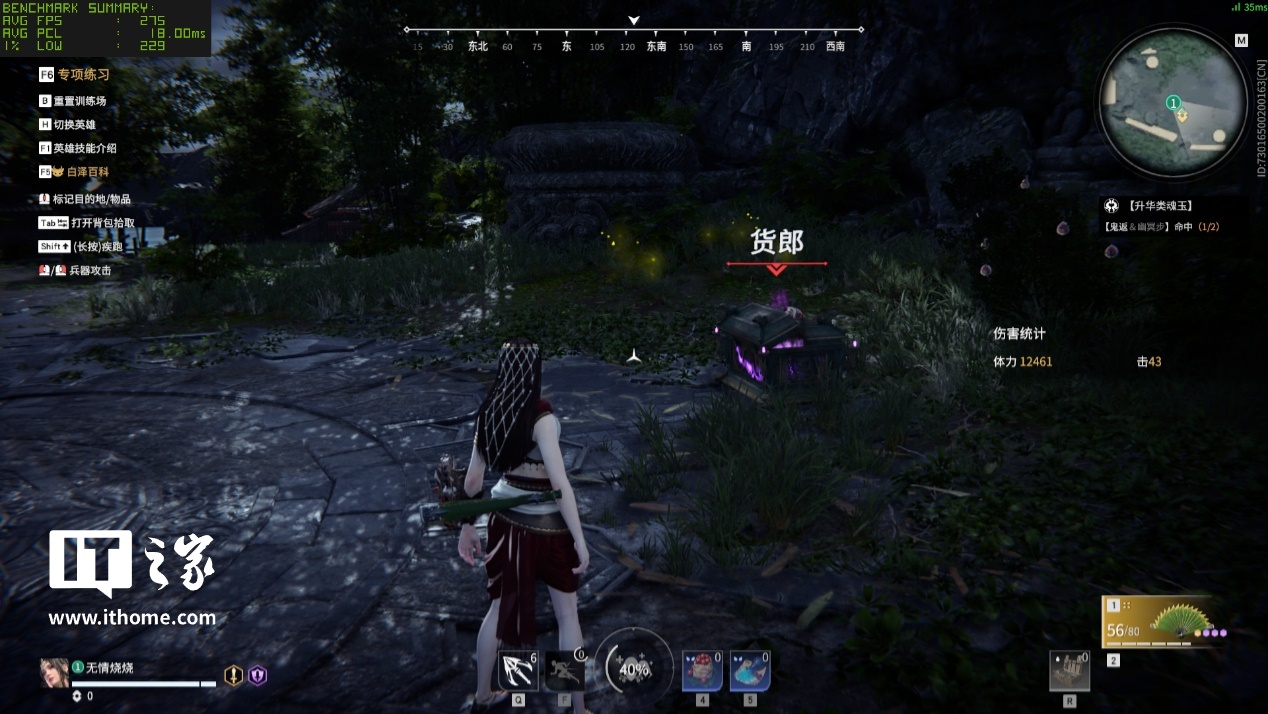1268x714 pixels.
Task: Click the player portrait for 无情烧烧
Action: click(x=54, y=673)
